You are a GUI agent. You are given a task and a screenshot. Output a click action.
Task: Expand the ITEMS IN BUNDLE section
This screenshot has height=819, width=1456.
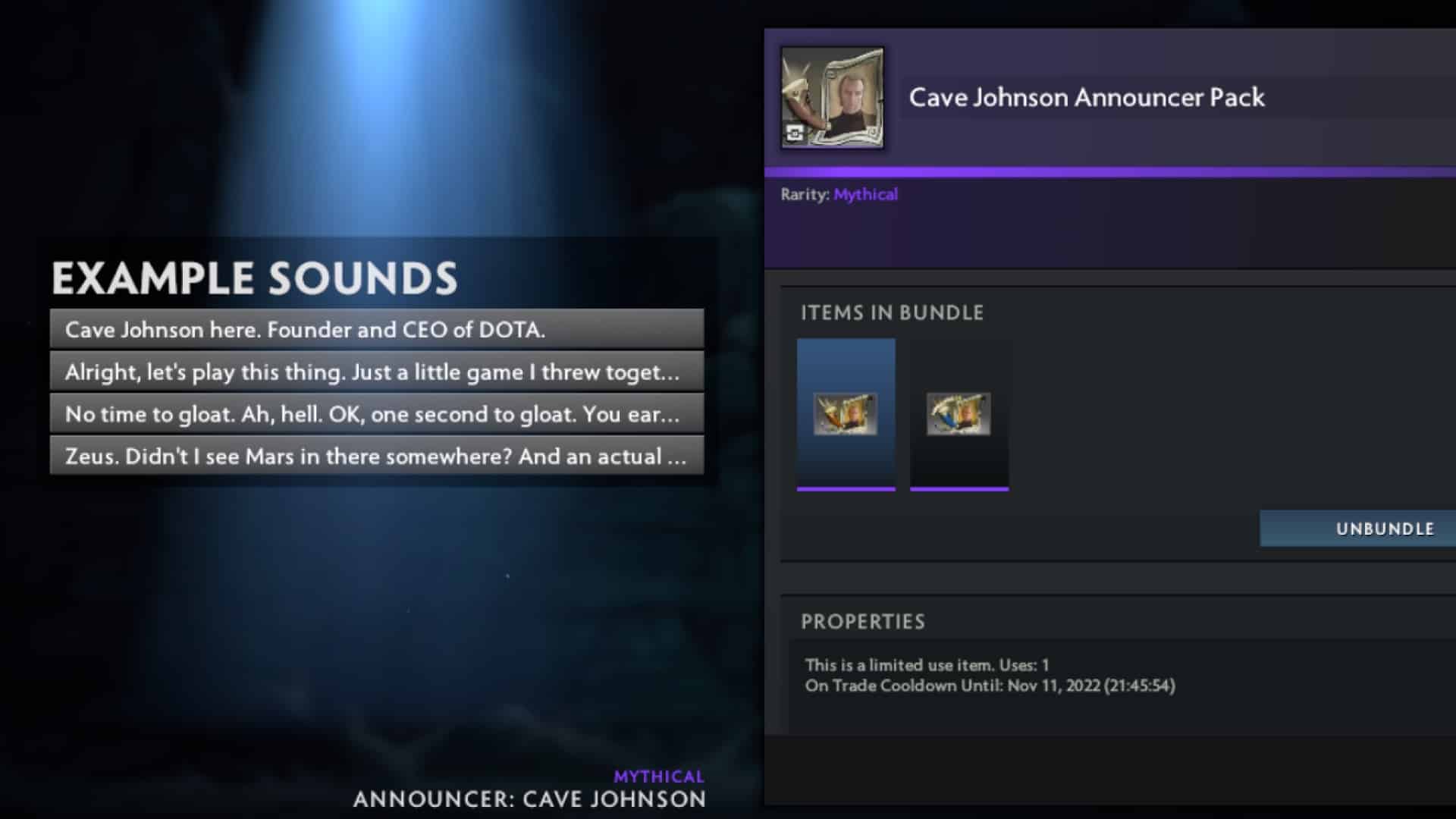[x=893, y=312]
